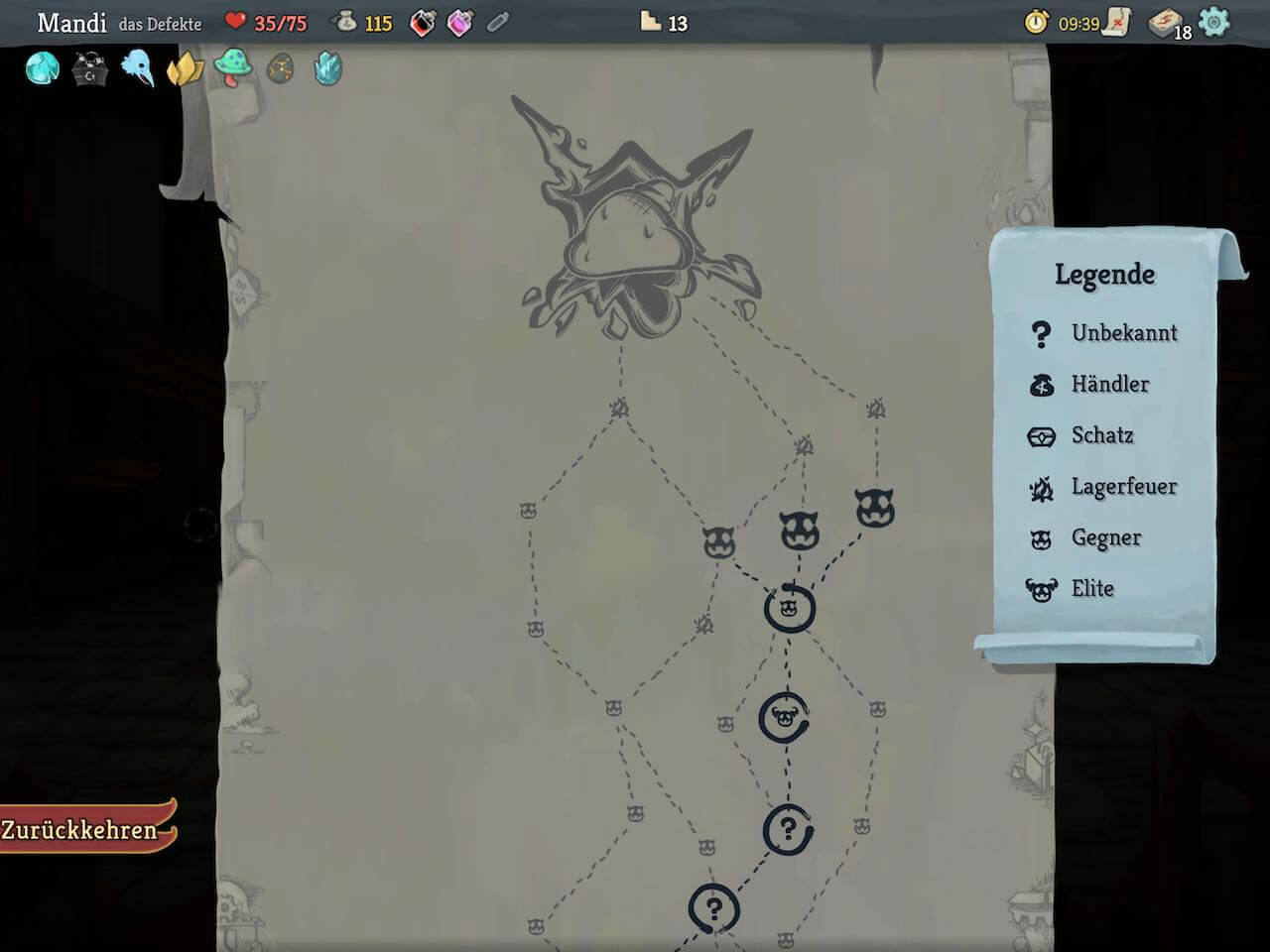Screen dimensions: 1270x952
Task: Select the pink potion
Action: click(460, 23)
